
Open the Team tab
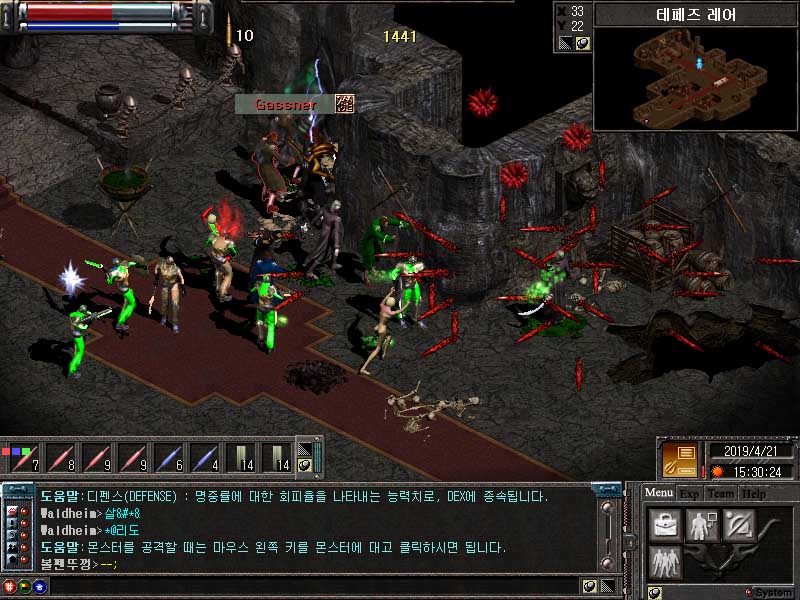pyautogui.click(x=720, y=493)
